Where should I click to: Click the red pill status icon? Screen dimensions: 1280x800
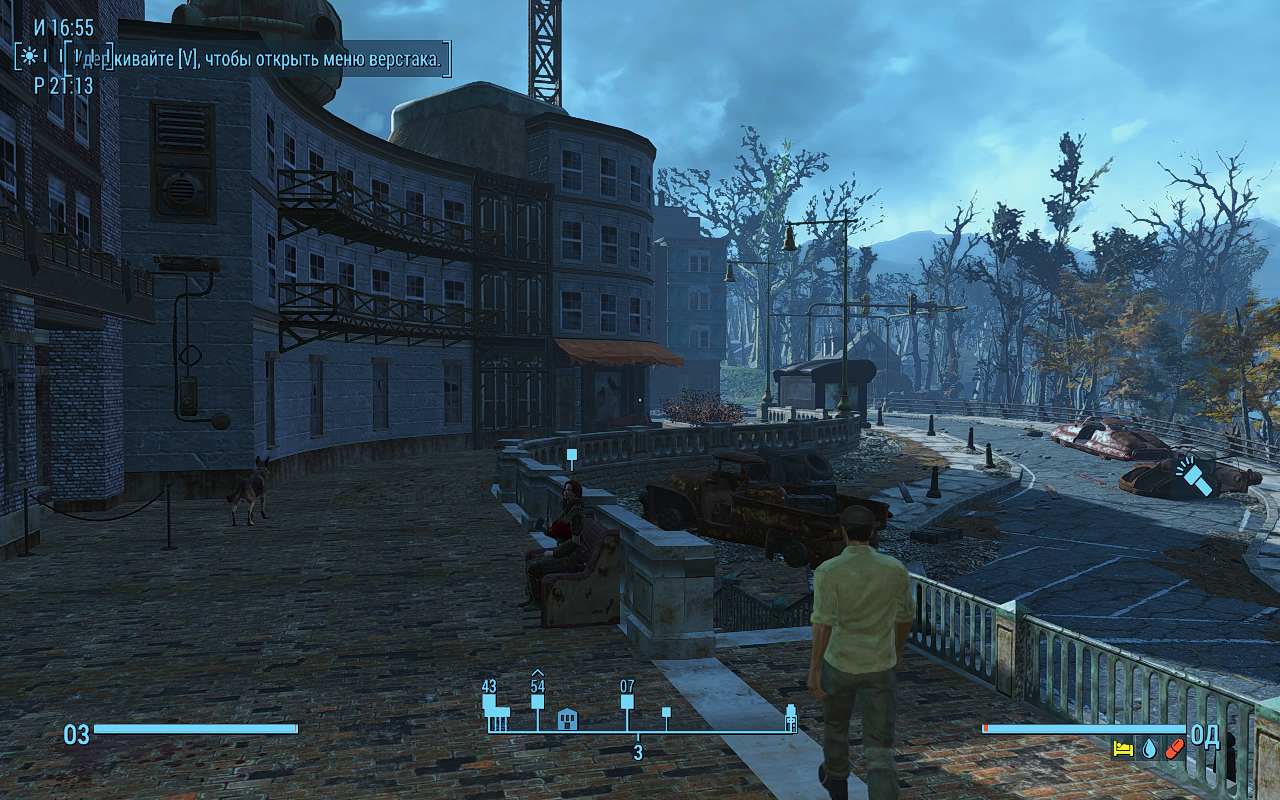1174,748
